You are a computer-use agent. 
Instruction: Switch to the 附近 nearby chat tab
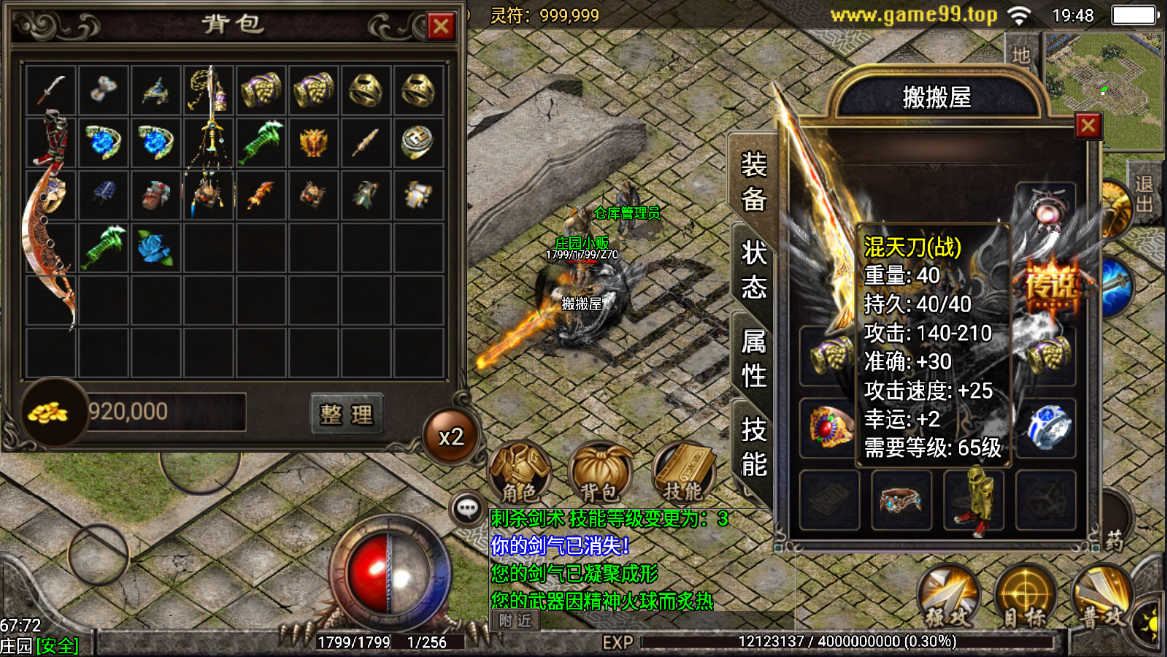(x=515, y=620)
